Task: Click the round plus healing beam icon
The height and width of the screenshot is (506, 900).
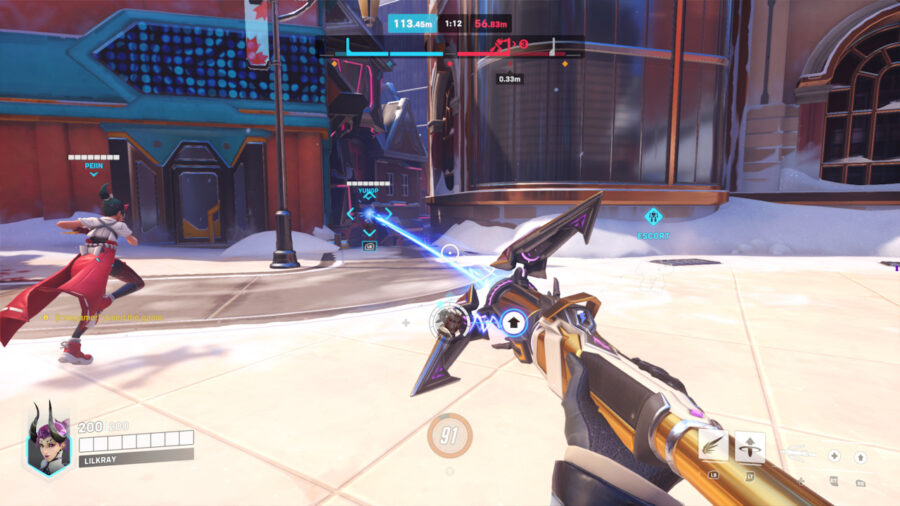Action: pos(834,456)
